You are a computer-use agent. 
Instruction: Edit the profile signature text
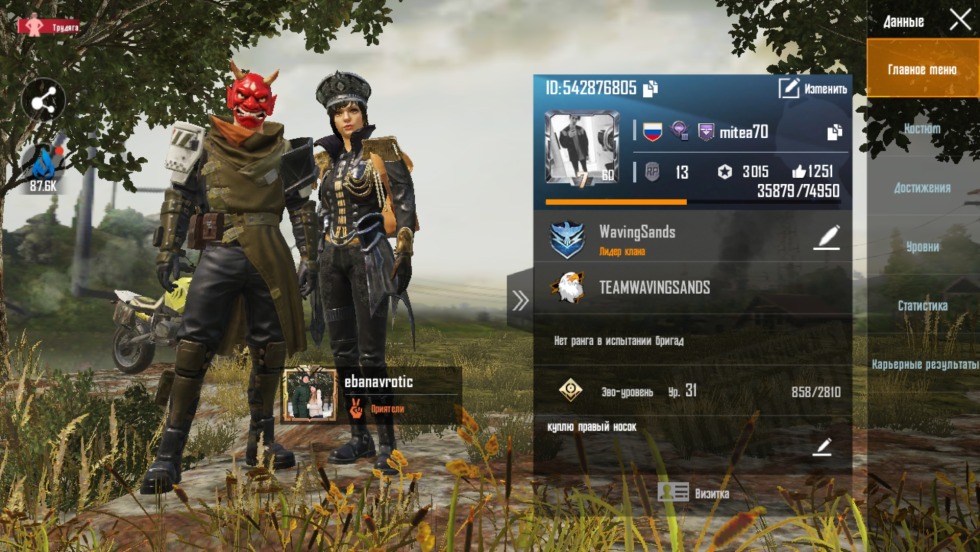point(822,447)
